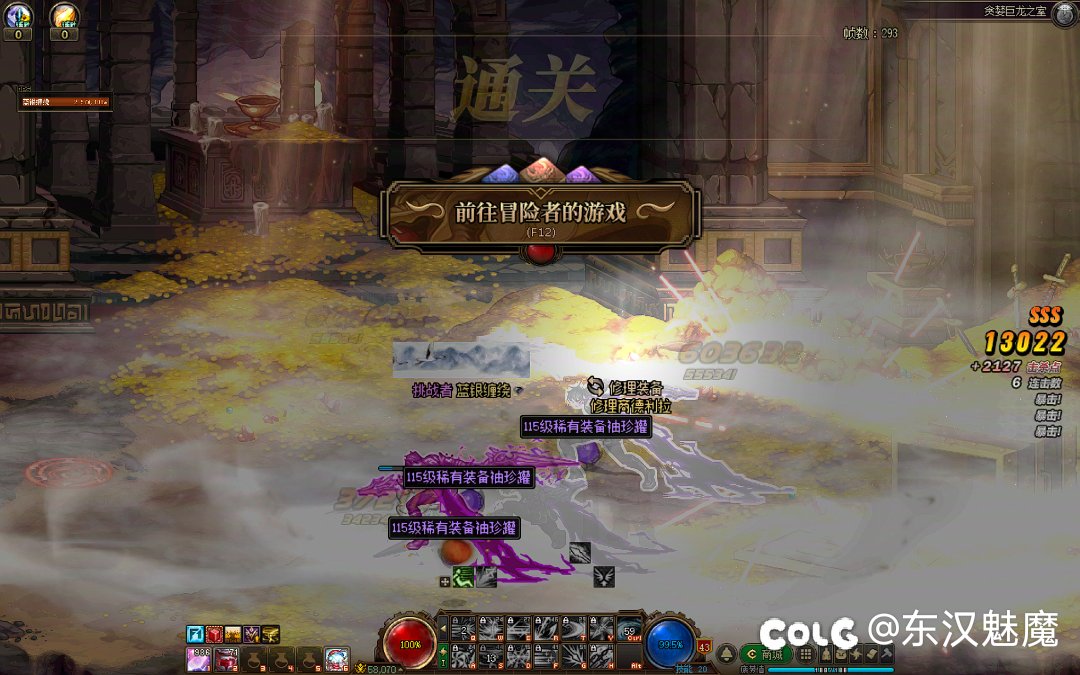Click the red cube buff icon

point(214,635)
